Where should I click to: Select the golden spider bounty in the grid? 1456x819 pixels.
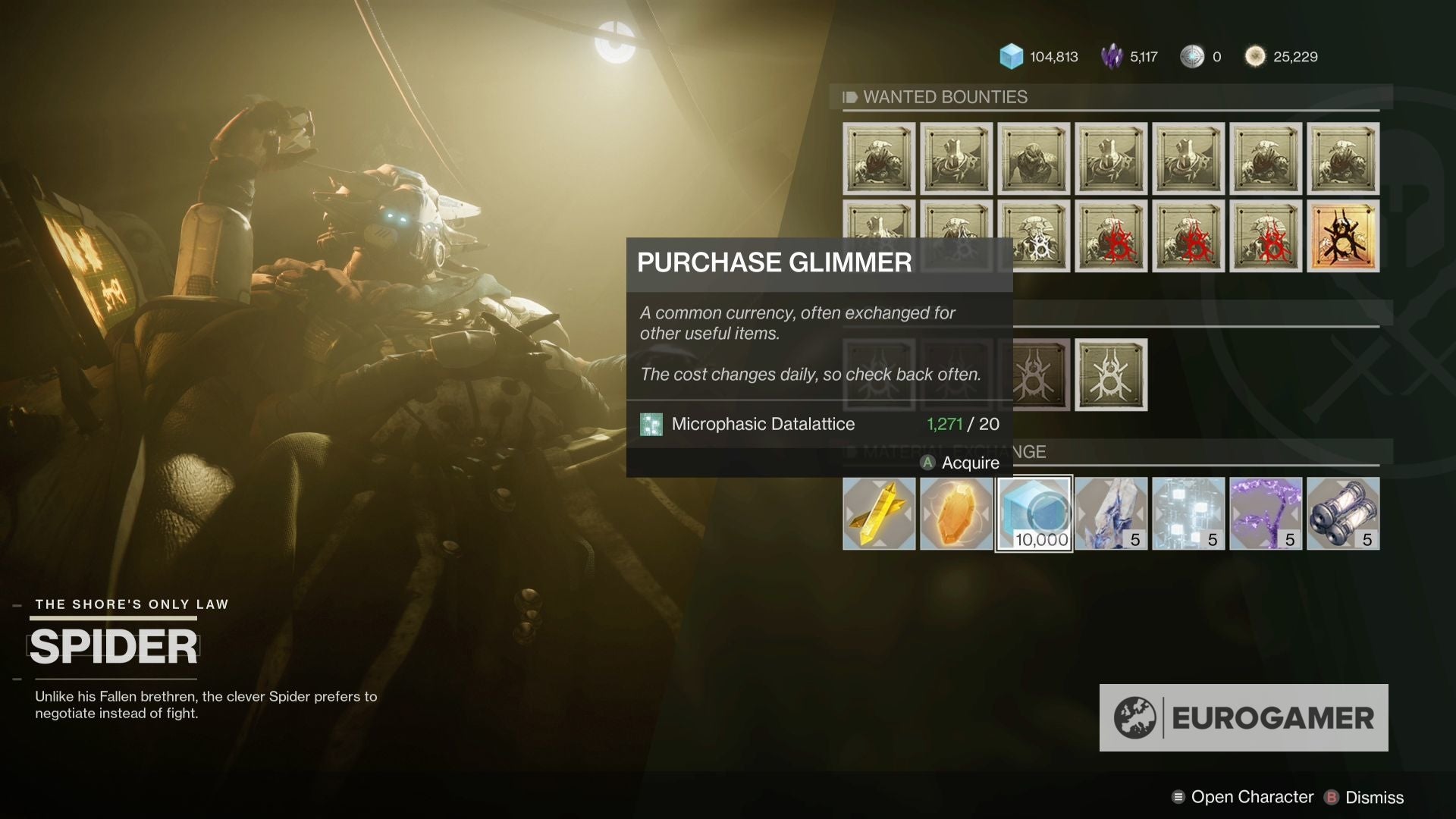click(x=1342, y=237)
